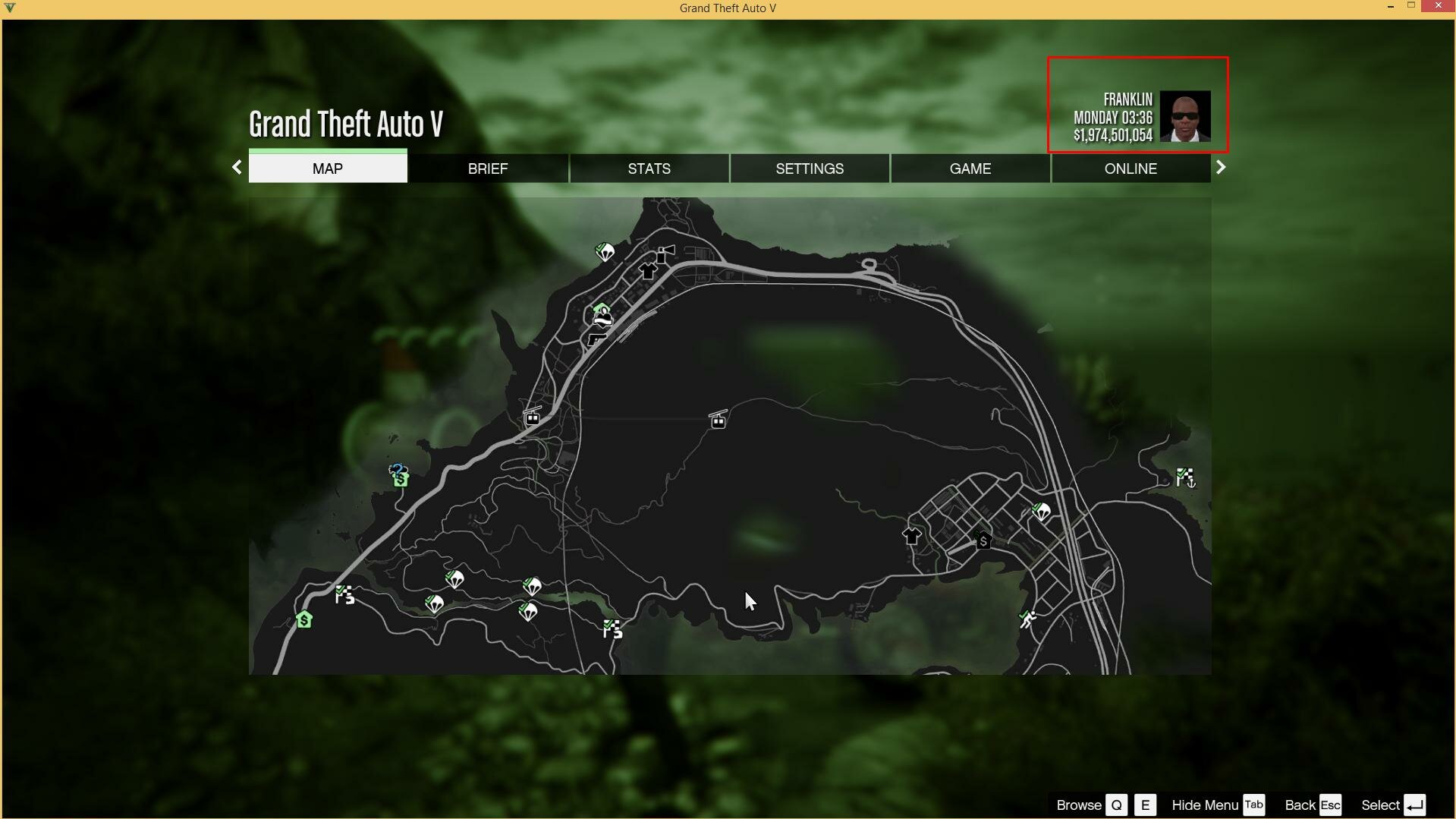The width and height of the screenshot is (1456, 819).
Task: Click the cable car marker on the mountain
Action: click(718, 419)
